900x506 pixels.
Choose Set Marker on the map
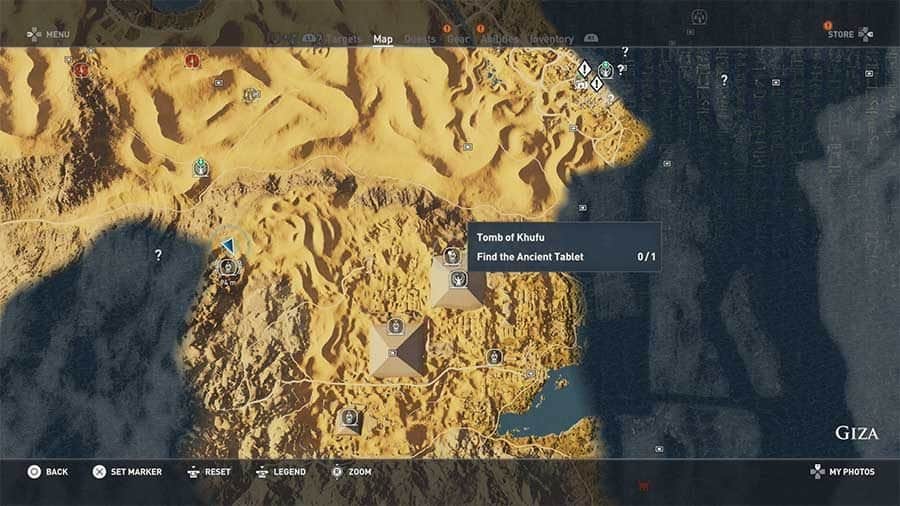126,472
